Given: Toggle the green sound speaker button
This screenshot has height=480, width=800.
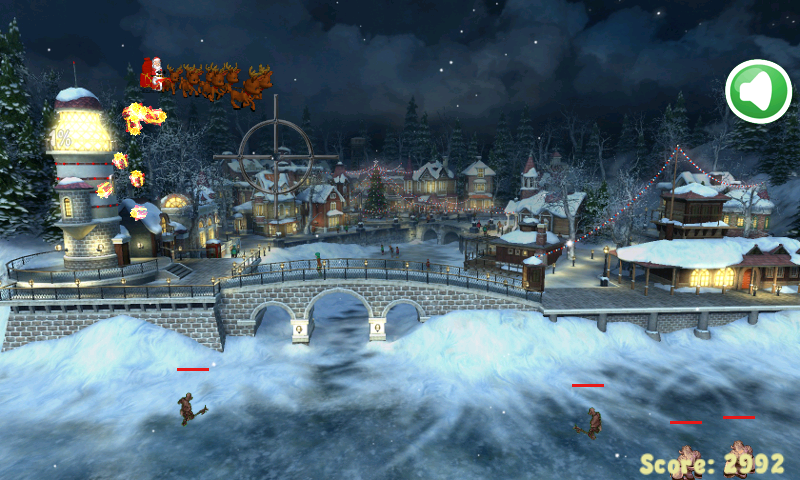Looking at the screenshot, I should coord(758,92).
